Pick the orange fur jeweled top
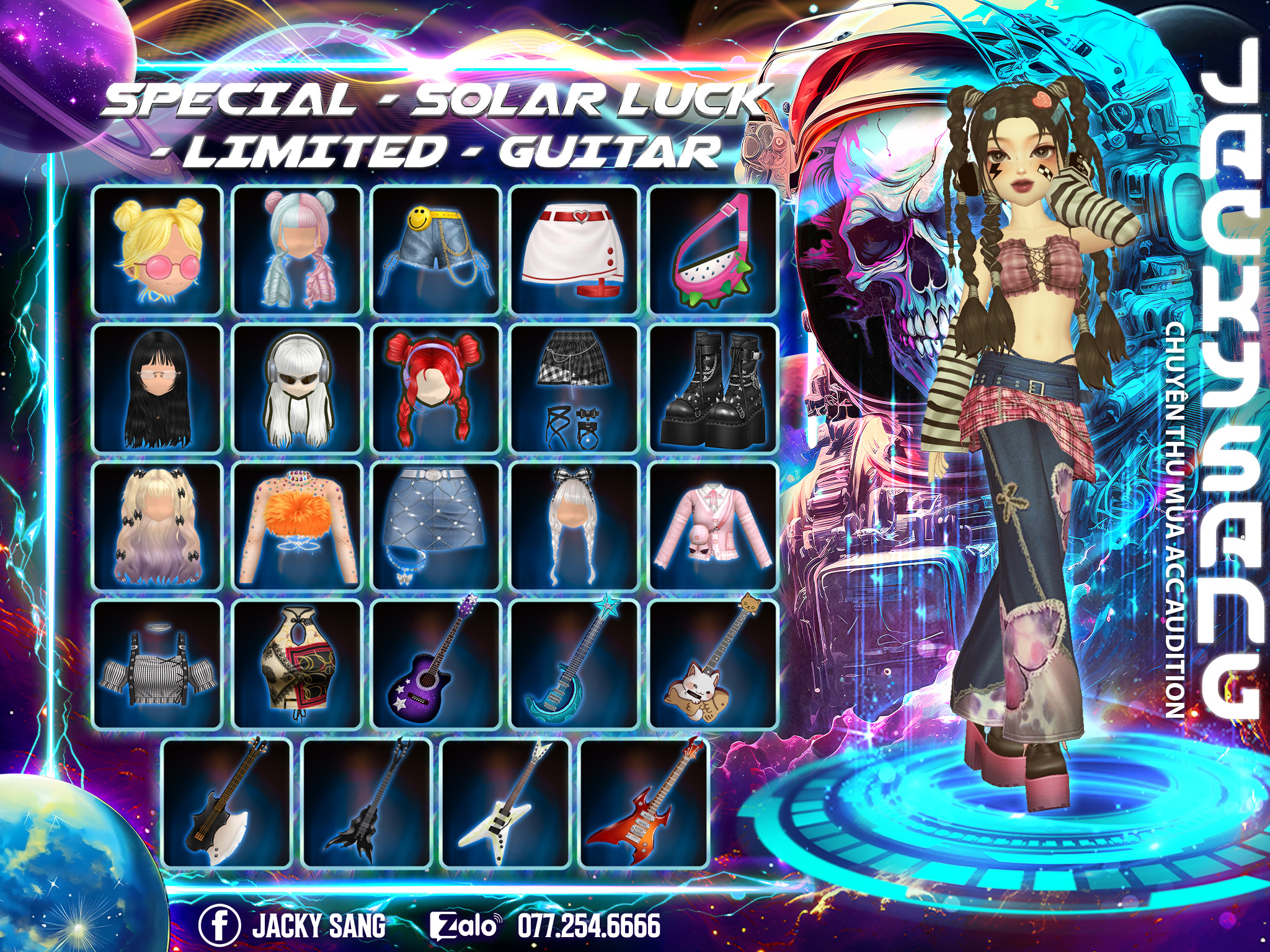Viewport: 1270px width, 952px height. pos(297,527)
